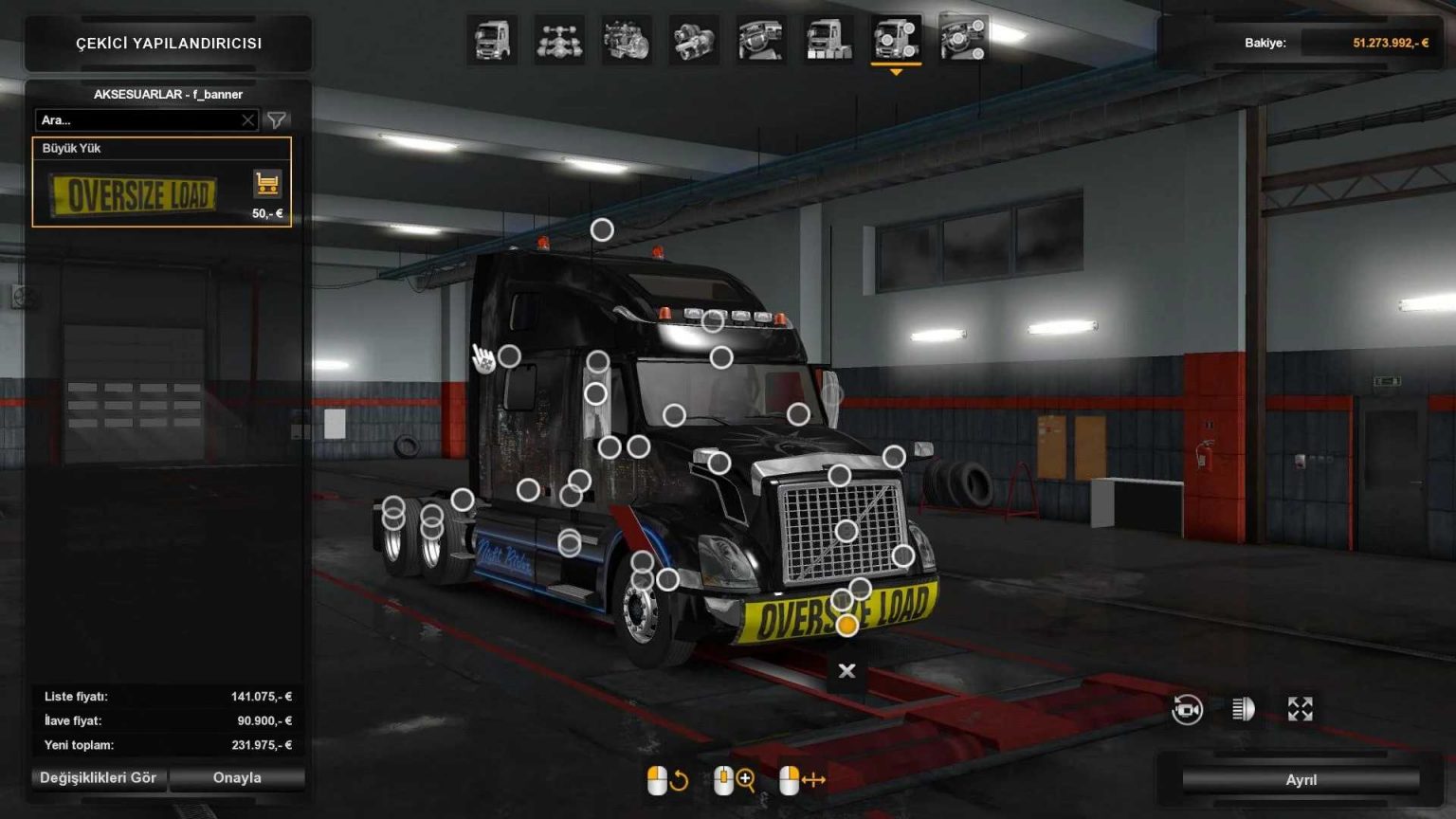Open the search filter icon
The height and width of the screenshot is (819, 1456).
click(x=276, y=119)
